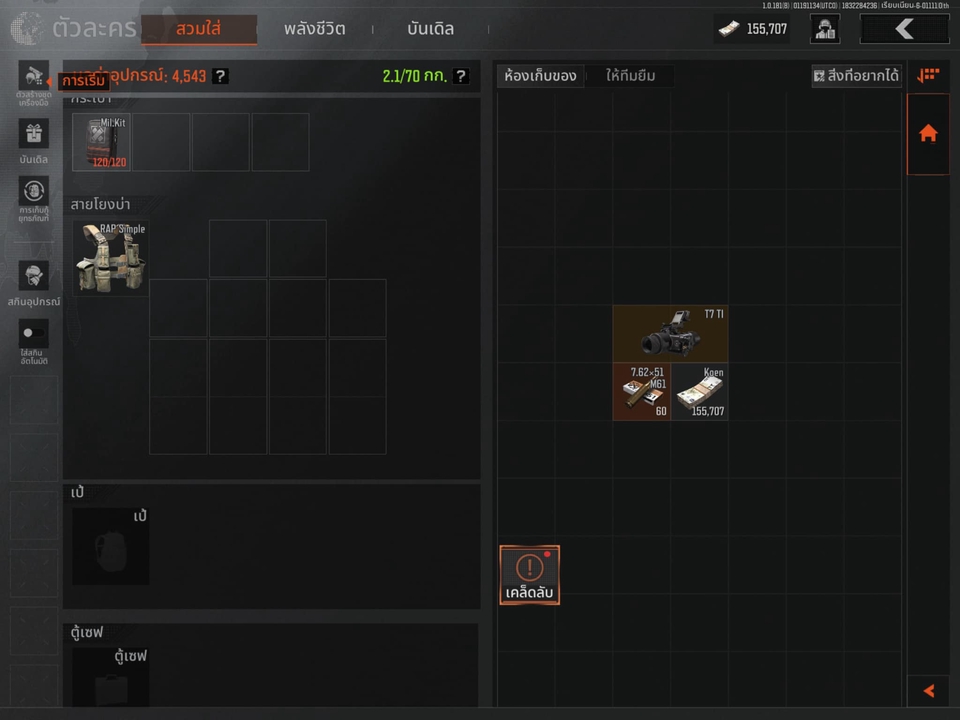Switch to ห้องเก็บของ storage tab

(x=540, y=75)
